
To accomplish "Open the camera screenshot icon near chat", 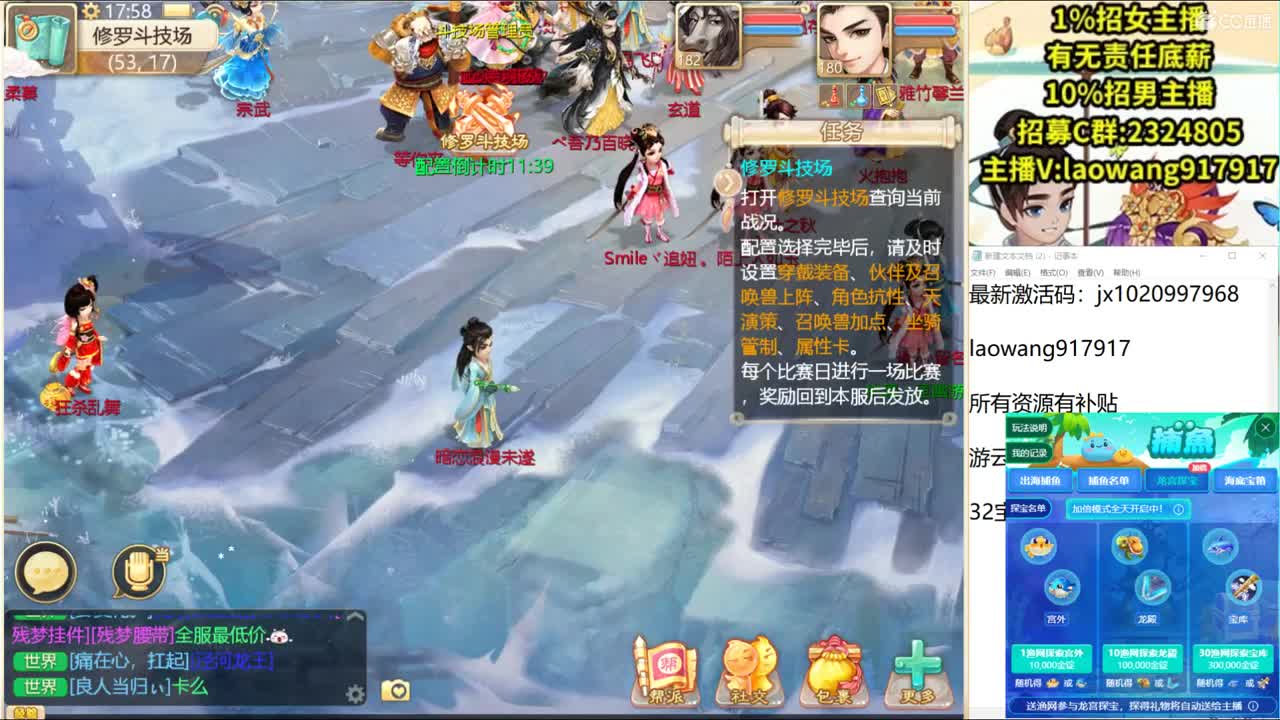I will point(396,690).
